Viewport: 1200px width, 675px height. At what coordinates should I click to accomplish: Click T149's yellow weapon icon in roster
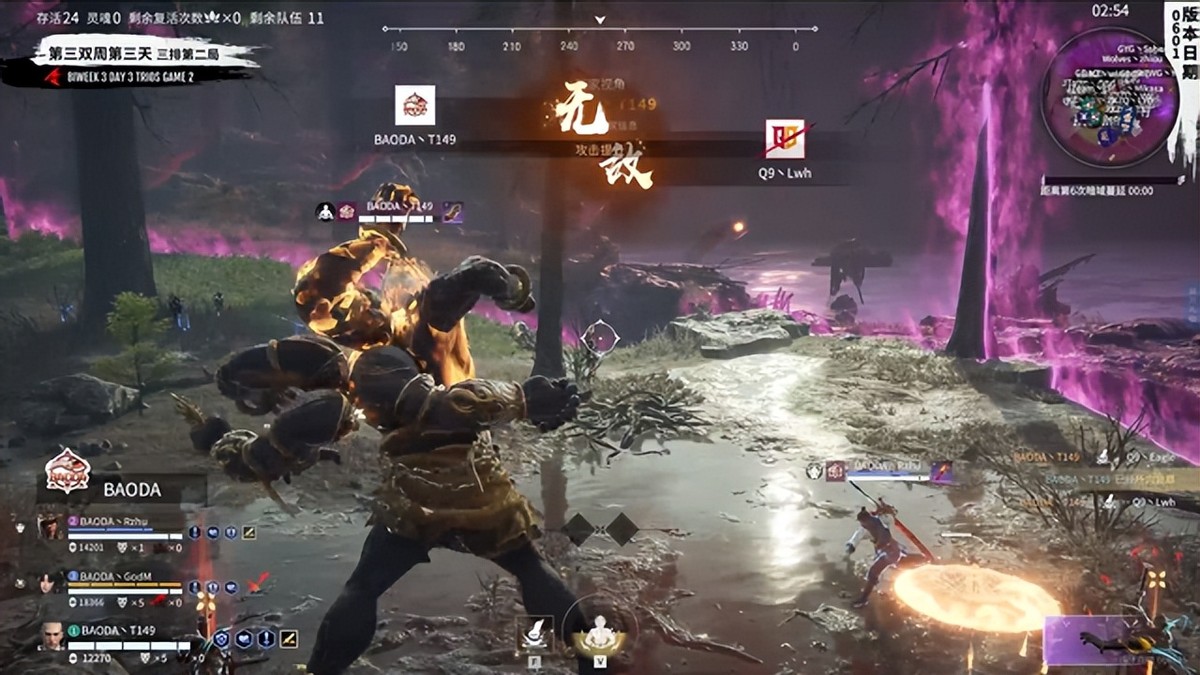pyautogui.click(x=289, y=638)
